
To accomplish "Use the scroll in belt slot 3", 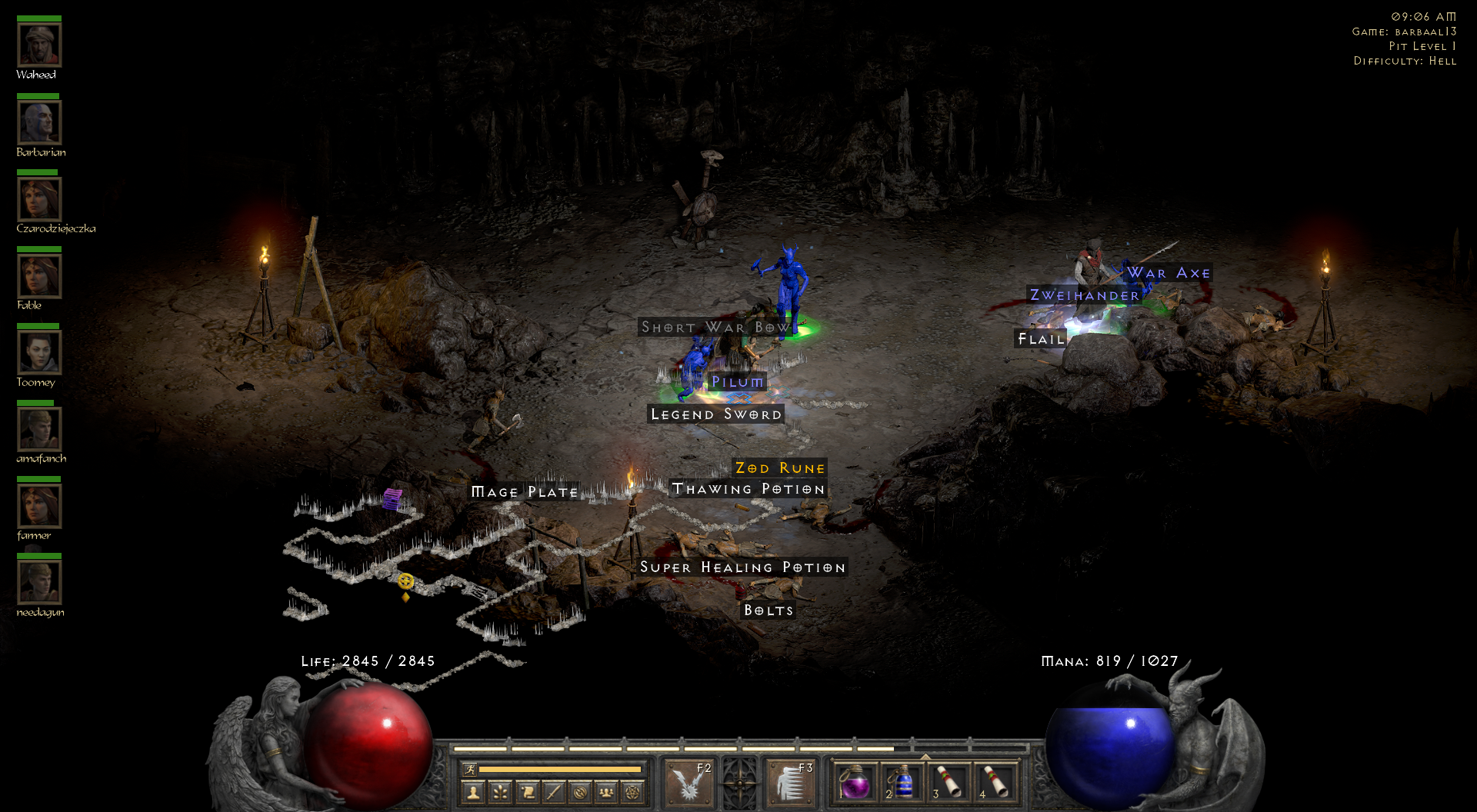I will (950, 781).
